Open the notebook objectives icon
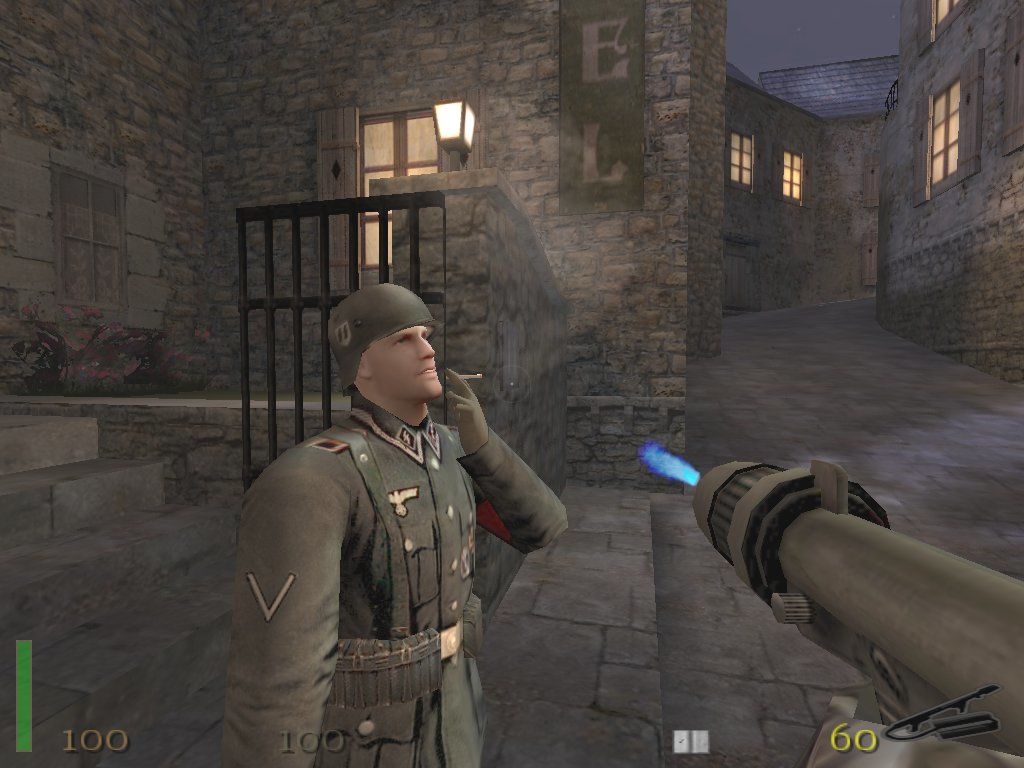The image size is (1024, 768). pos(690,741)
